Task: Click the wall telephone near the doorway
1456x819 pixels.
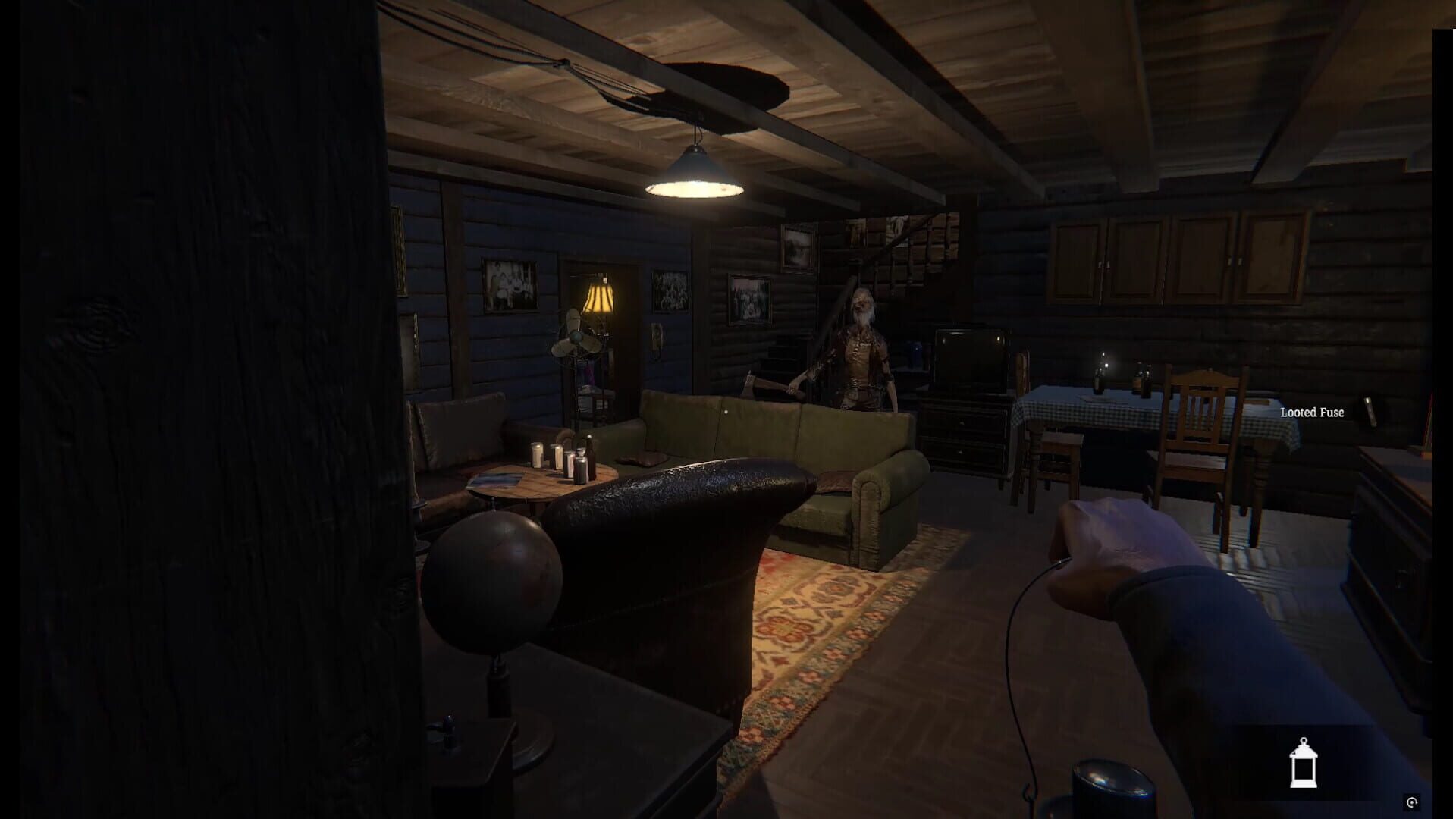Action: (x=657, y=343)
